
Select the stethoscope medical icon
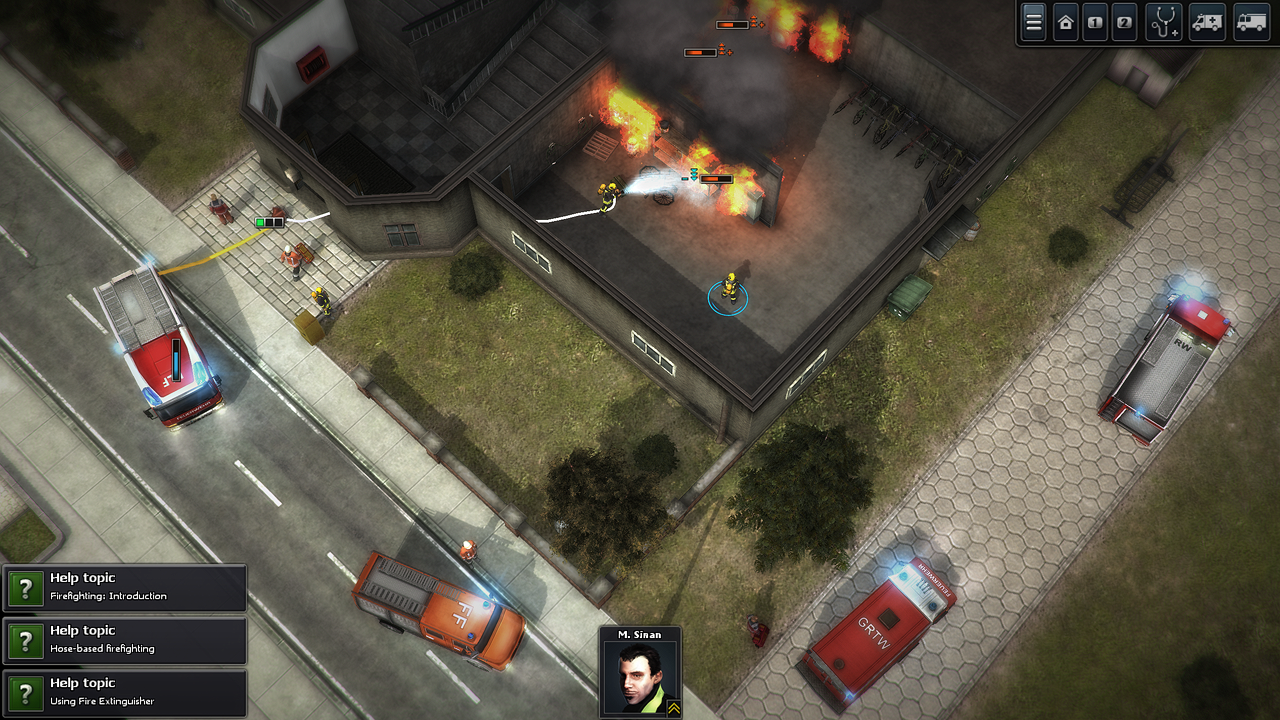[x=1164, y=21]
